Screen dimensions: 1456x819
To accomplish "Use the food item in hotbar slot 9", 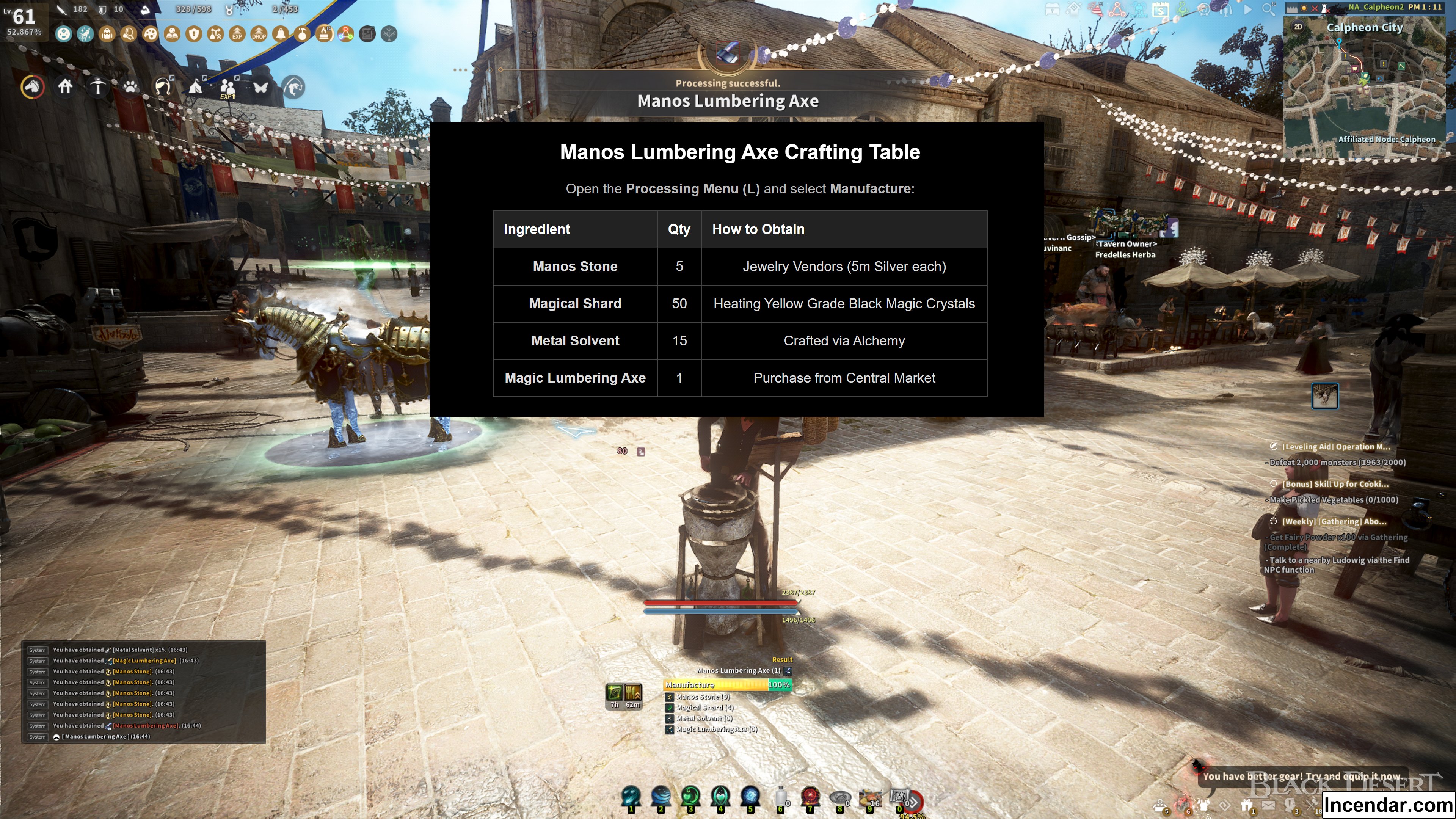I will tap(869, 797).
